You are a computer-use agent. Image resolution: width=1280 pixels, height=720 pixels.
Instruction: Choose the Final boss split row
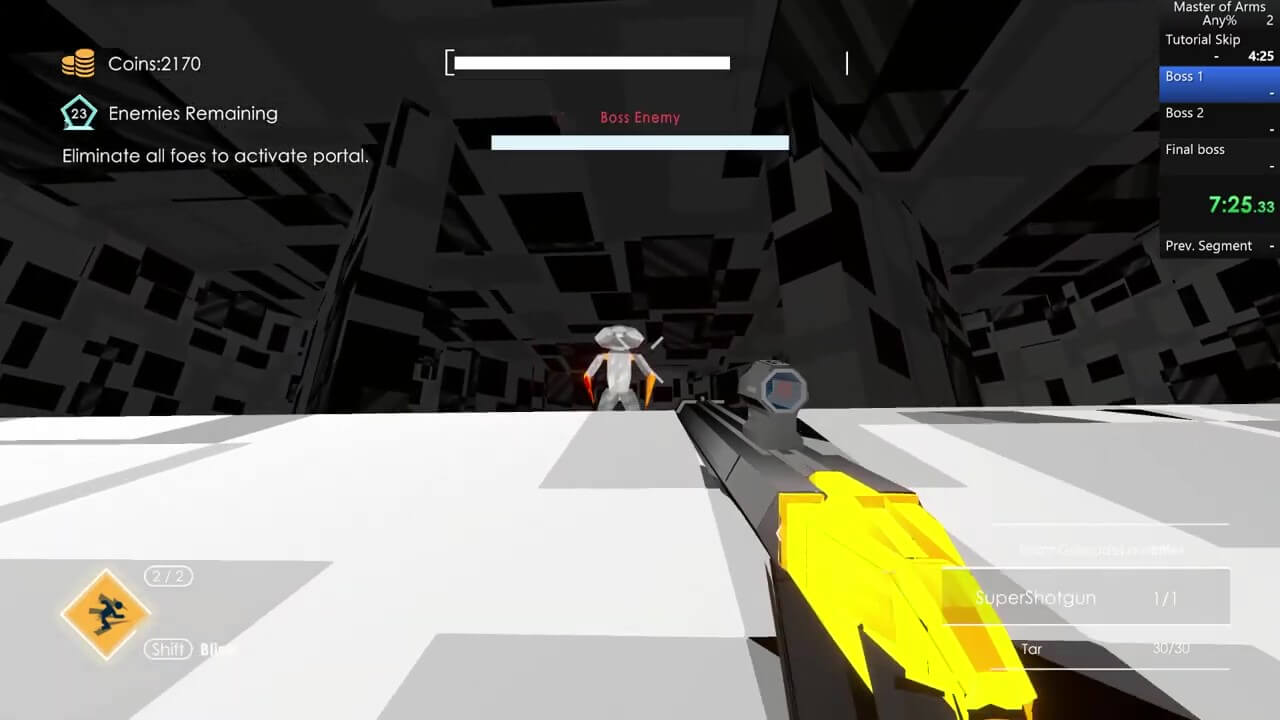[x=1219, y=156]
